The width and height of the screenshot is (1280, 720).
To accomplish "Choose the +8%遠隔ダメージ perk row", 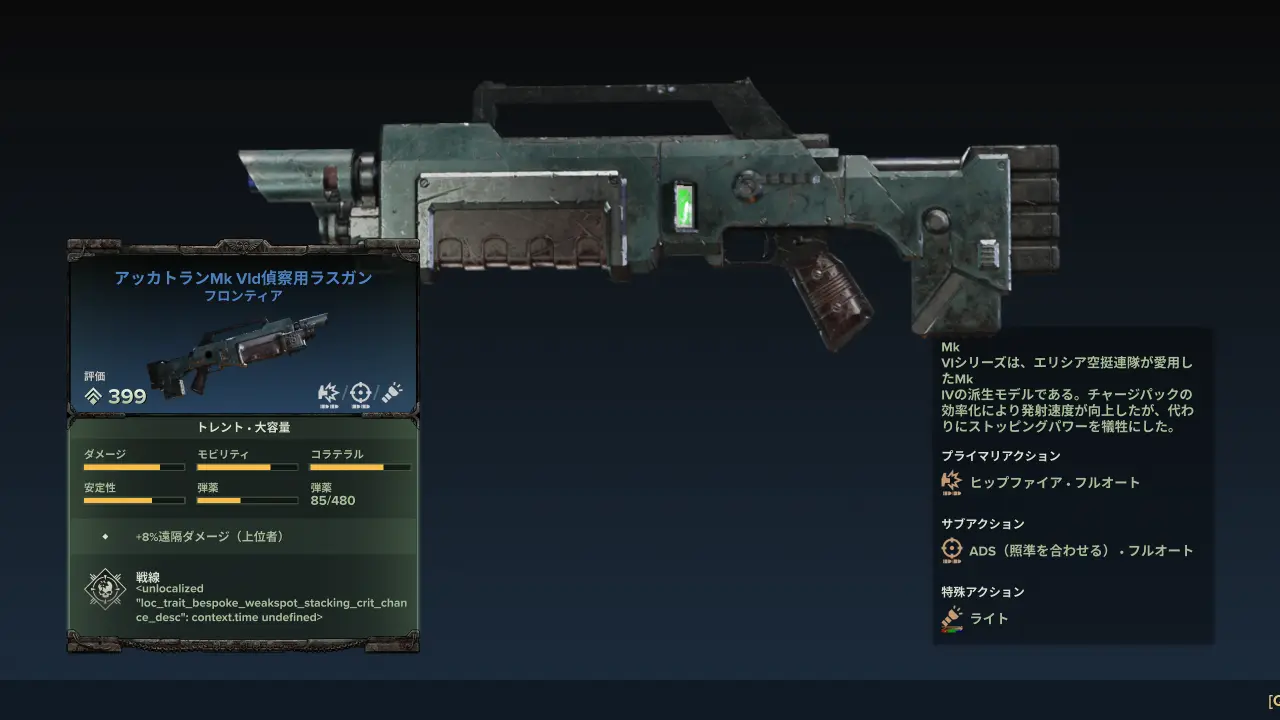I will [243, 537].
